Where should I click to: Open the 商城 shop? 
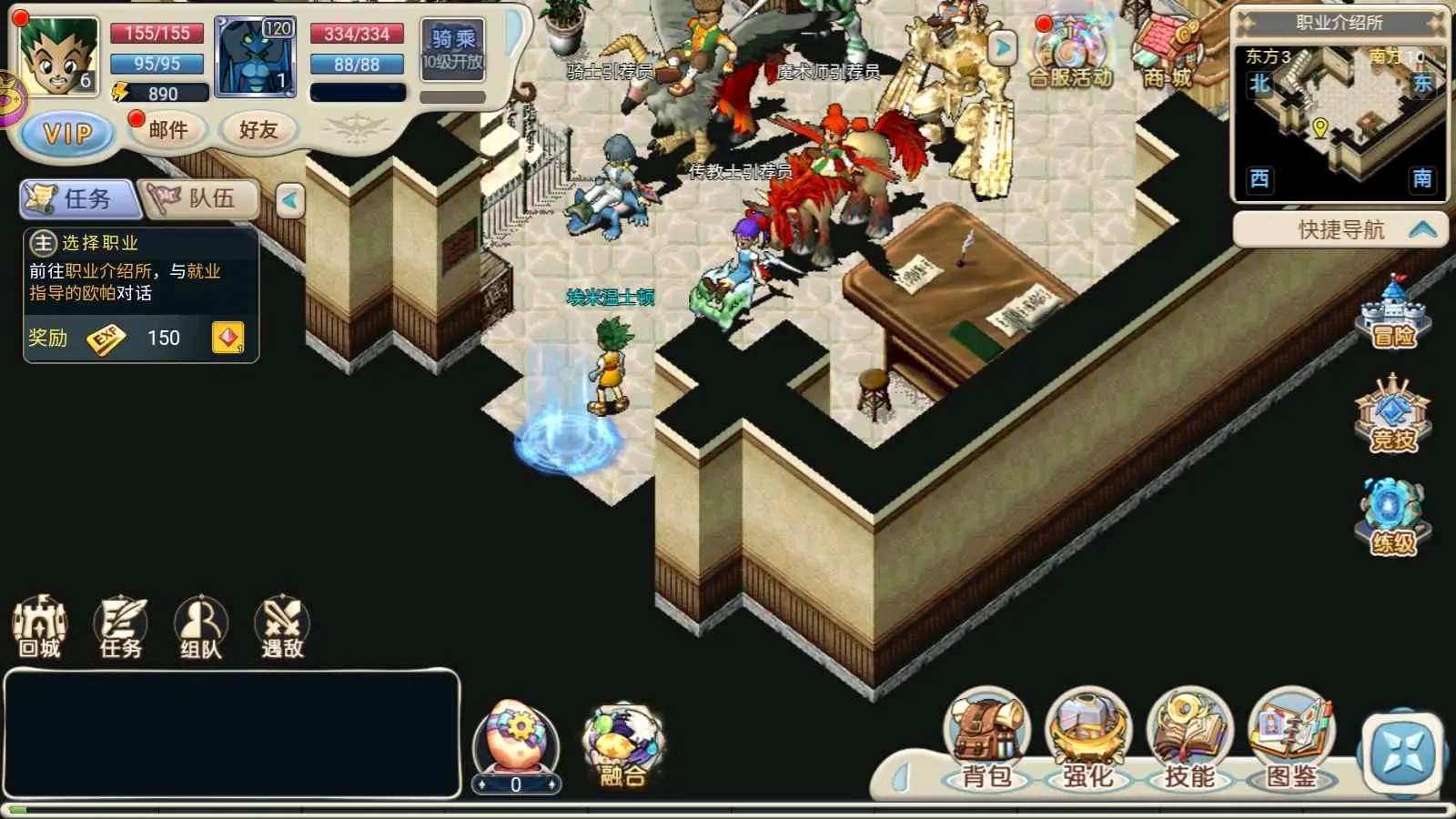tap(1168, 55)
